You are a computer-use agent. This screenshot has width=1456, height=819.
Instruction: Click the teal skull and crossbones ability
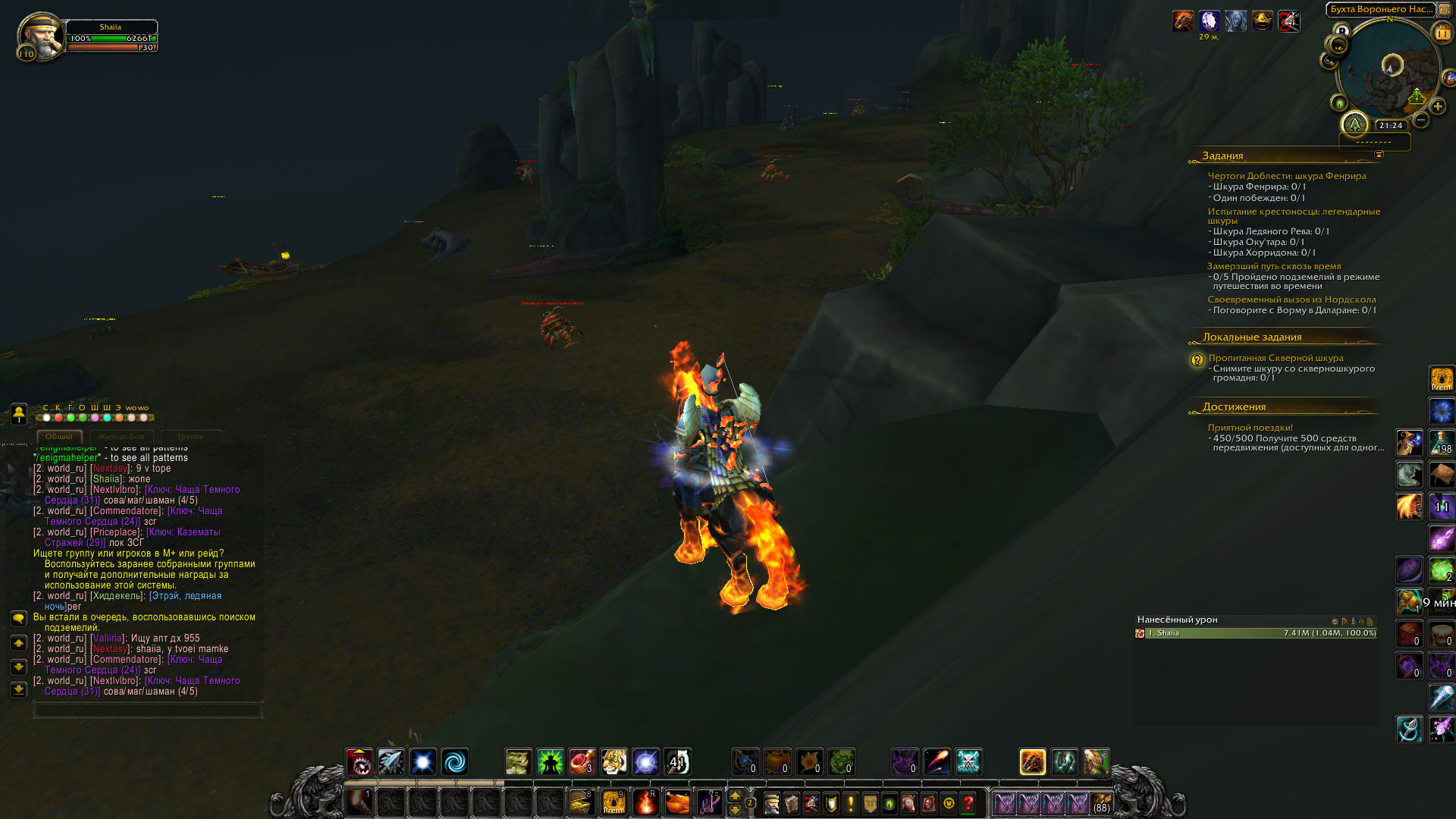pyautogui.click(x=968, y=761)
